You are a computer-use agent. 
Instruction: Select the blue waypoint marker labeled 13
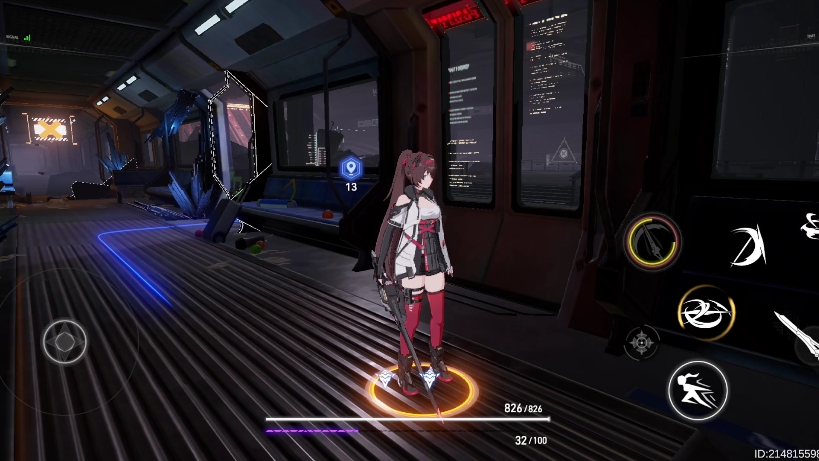pos(351,169)
